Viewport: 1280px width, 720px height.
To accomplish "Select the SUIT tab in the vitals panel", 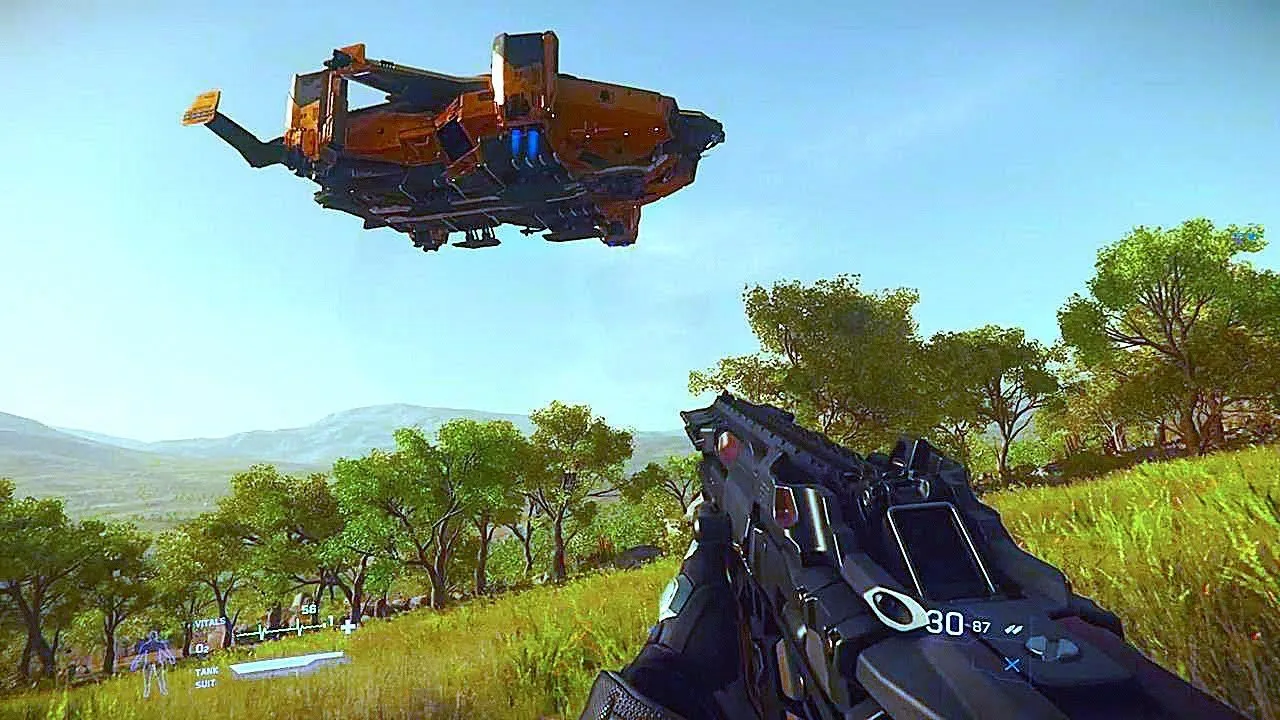I will click(205, 683).
